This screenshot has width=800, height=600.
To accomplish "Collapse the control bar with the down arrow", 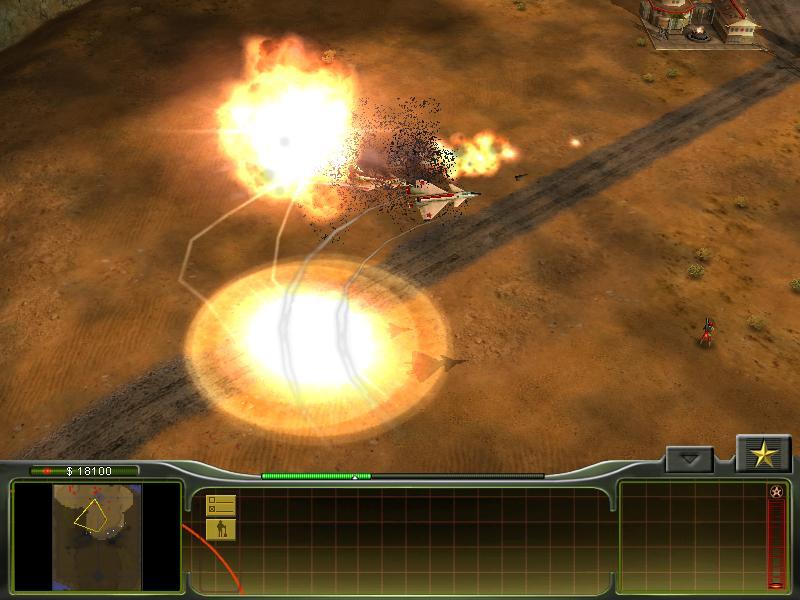I will pos(689,460).
